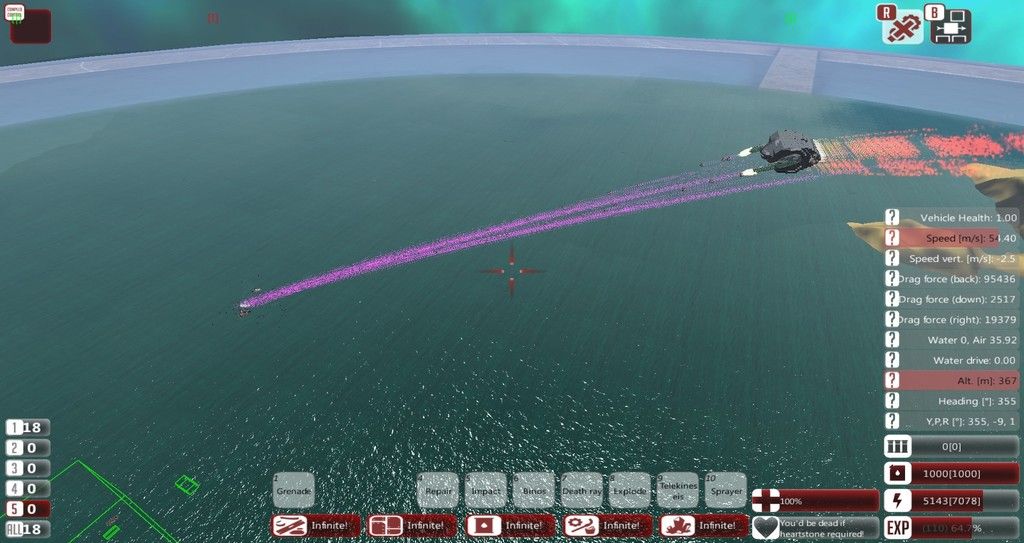Equip the Death ray slot
This screenshot has height=543, width=1024.
(x=581, y=490)
